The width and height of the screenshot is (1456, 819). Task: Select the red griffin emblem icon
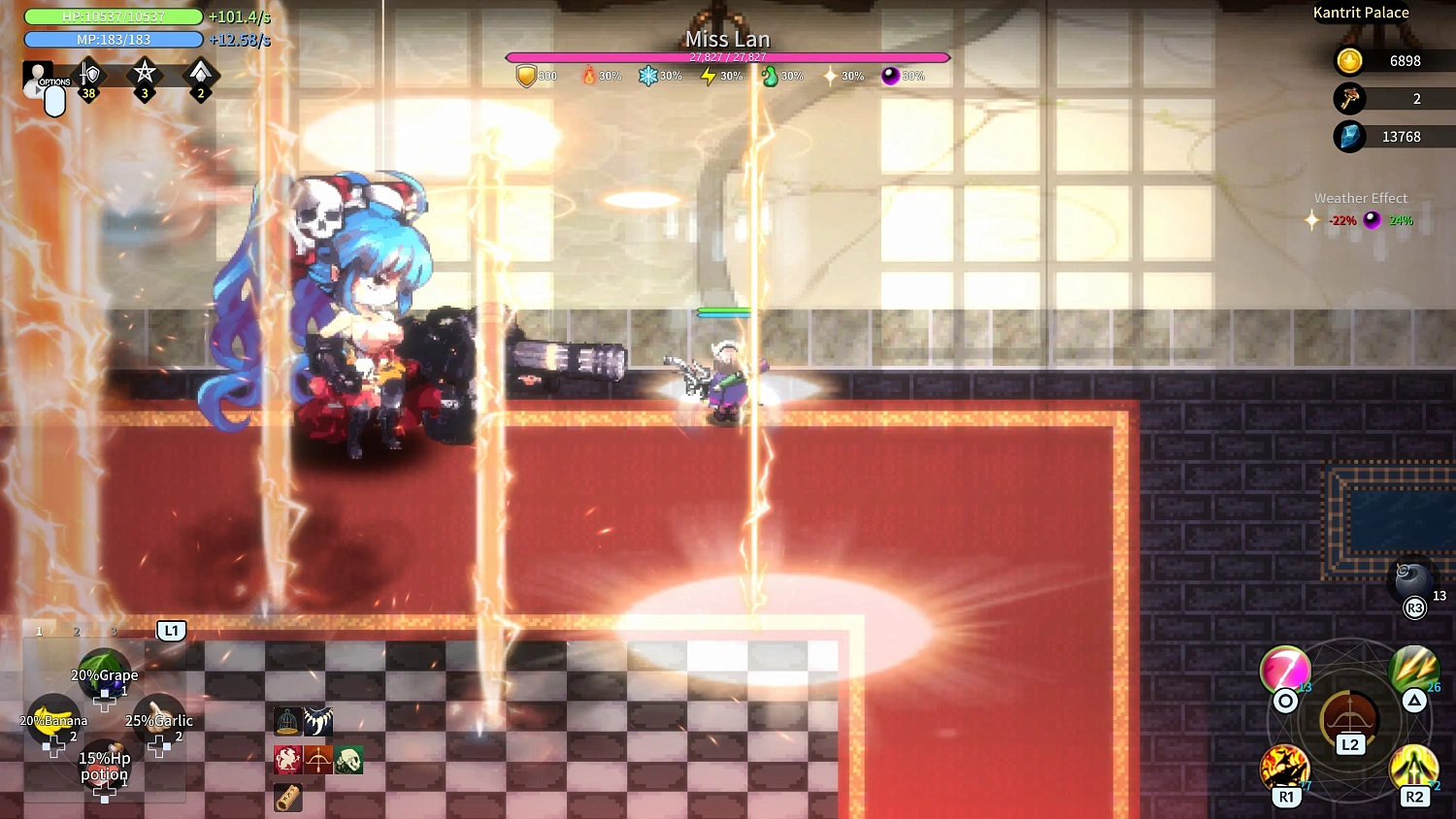[287, 760]
